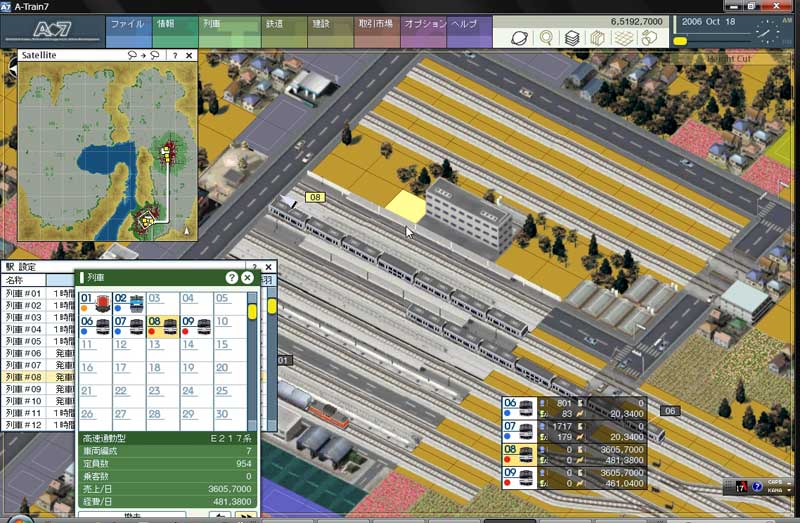Select 列車 #05 row in station list
This screenshot has height=523, width=800.
click(24, 341)
